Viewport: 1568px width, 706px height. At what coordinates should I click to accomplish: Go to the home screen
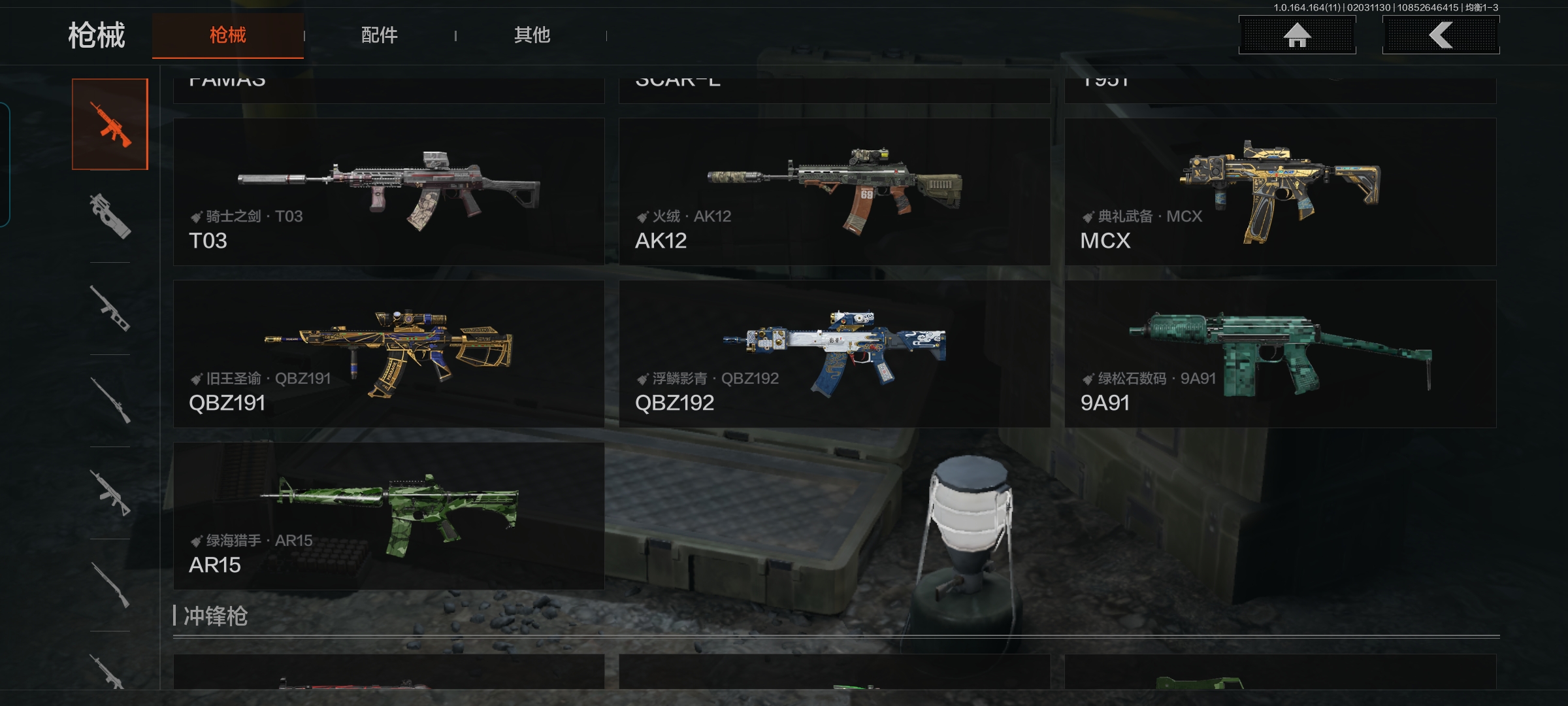point(1297,35)
